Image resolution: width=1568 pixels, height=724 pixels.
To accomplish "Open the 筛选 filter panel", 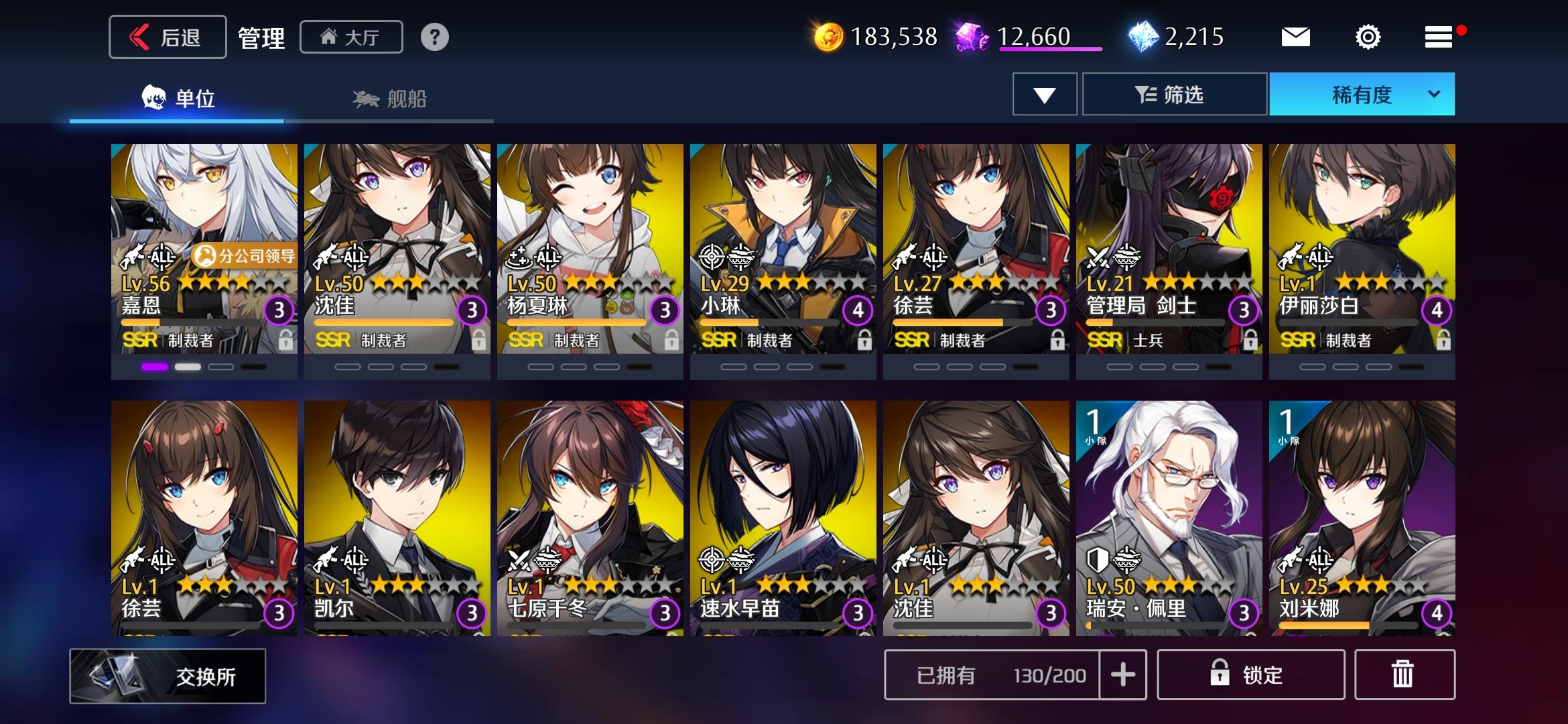I will tap(1175, 95).
